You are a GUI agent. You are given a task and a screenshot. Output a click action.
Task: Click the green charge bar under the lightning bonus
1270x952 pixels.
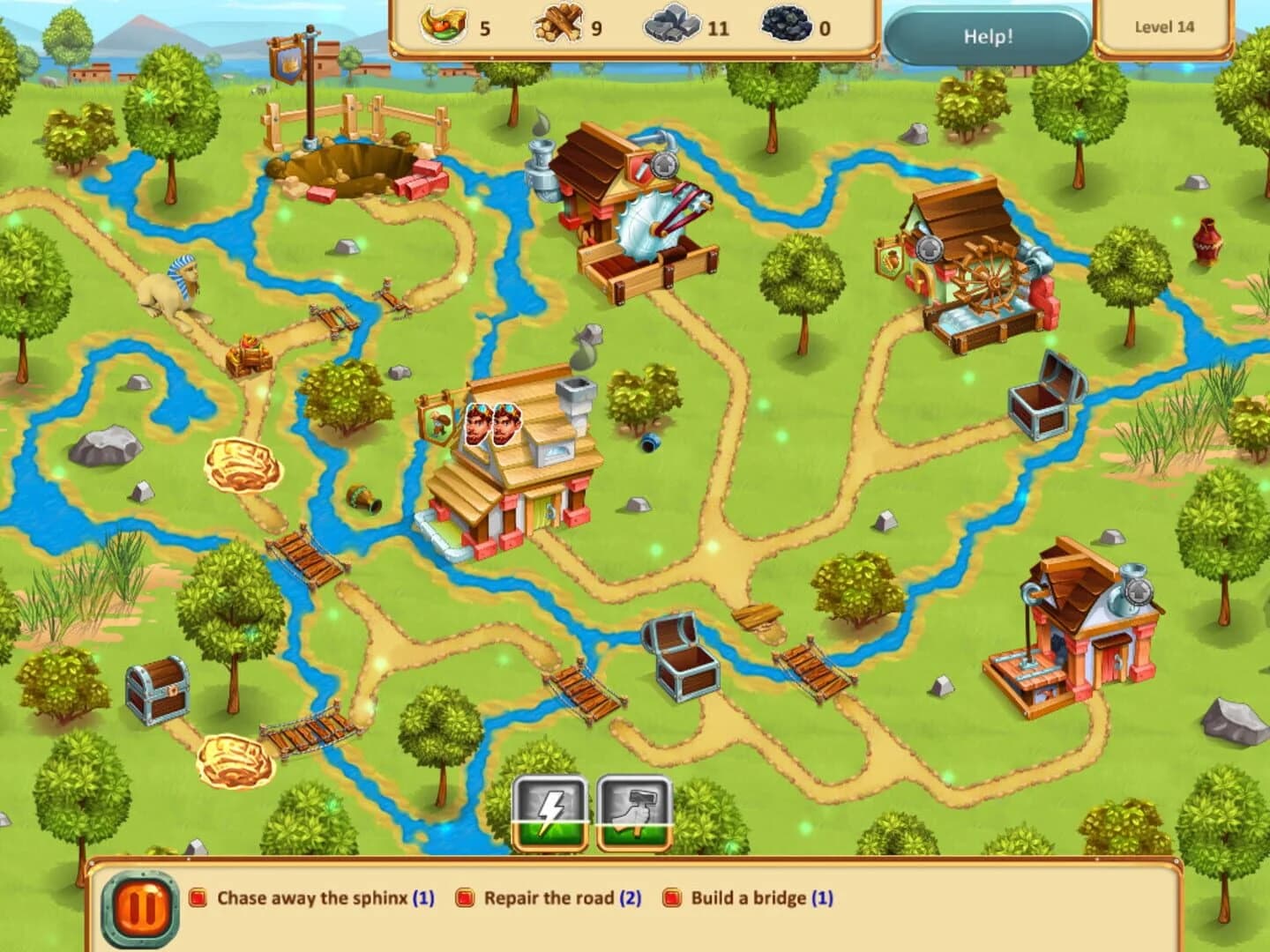549,836
